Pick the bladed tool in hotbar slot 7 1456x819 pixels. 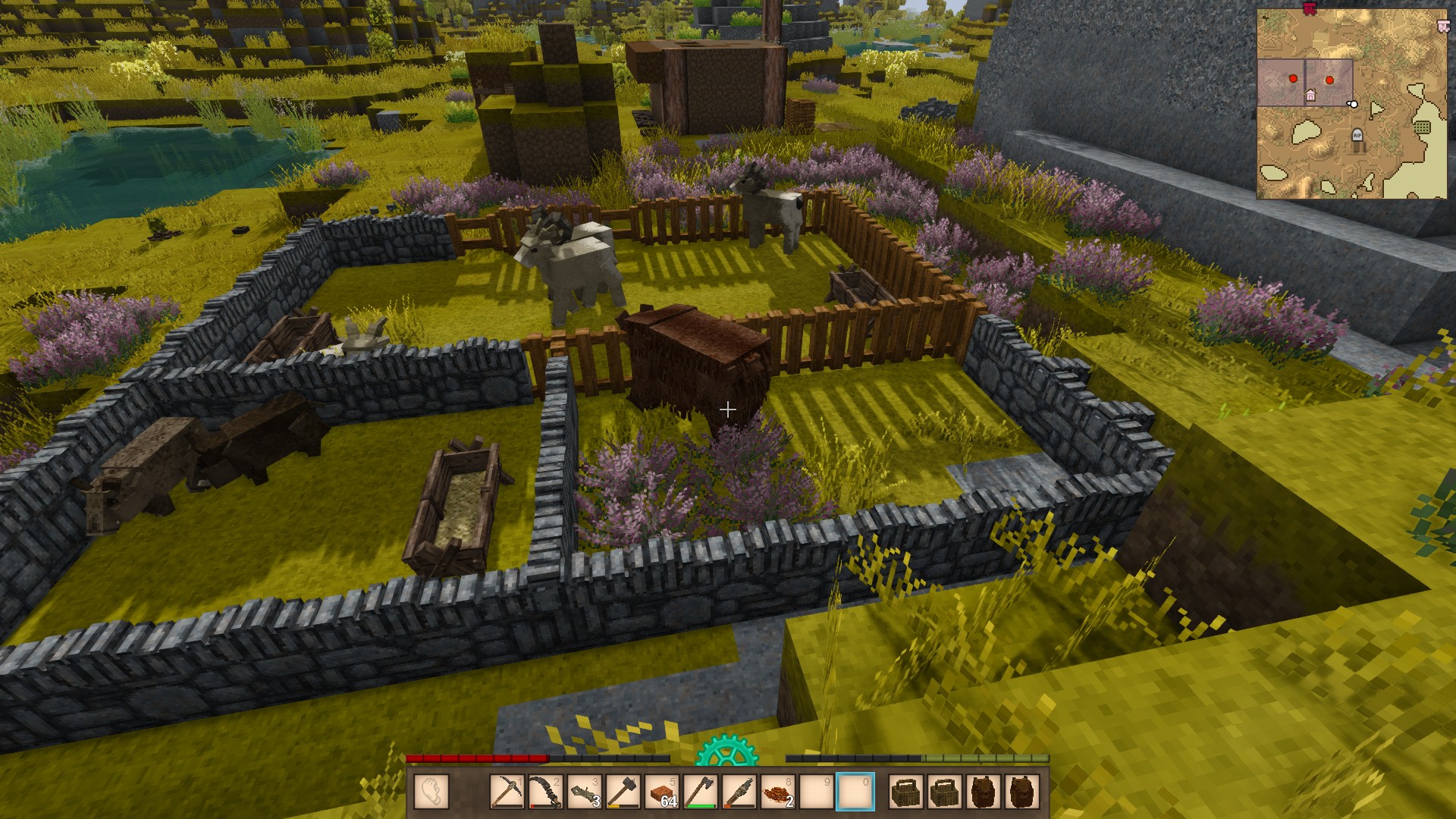click(739, 792)
